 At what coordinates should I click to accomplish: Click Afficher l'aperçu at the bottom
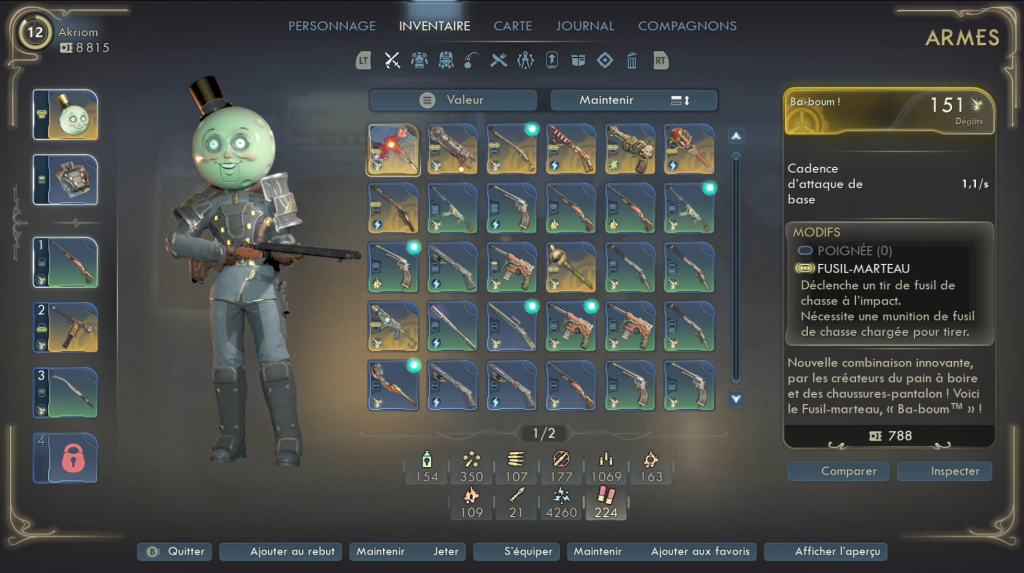point(825,552)
